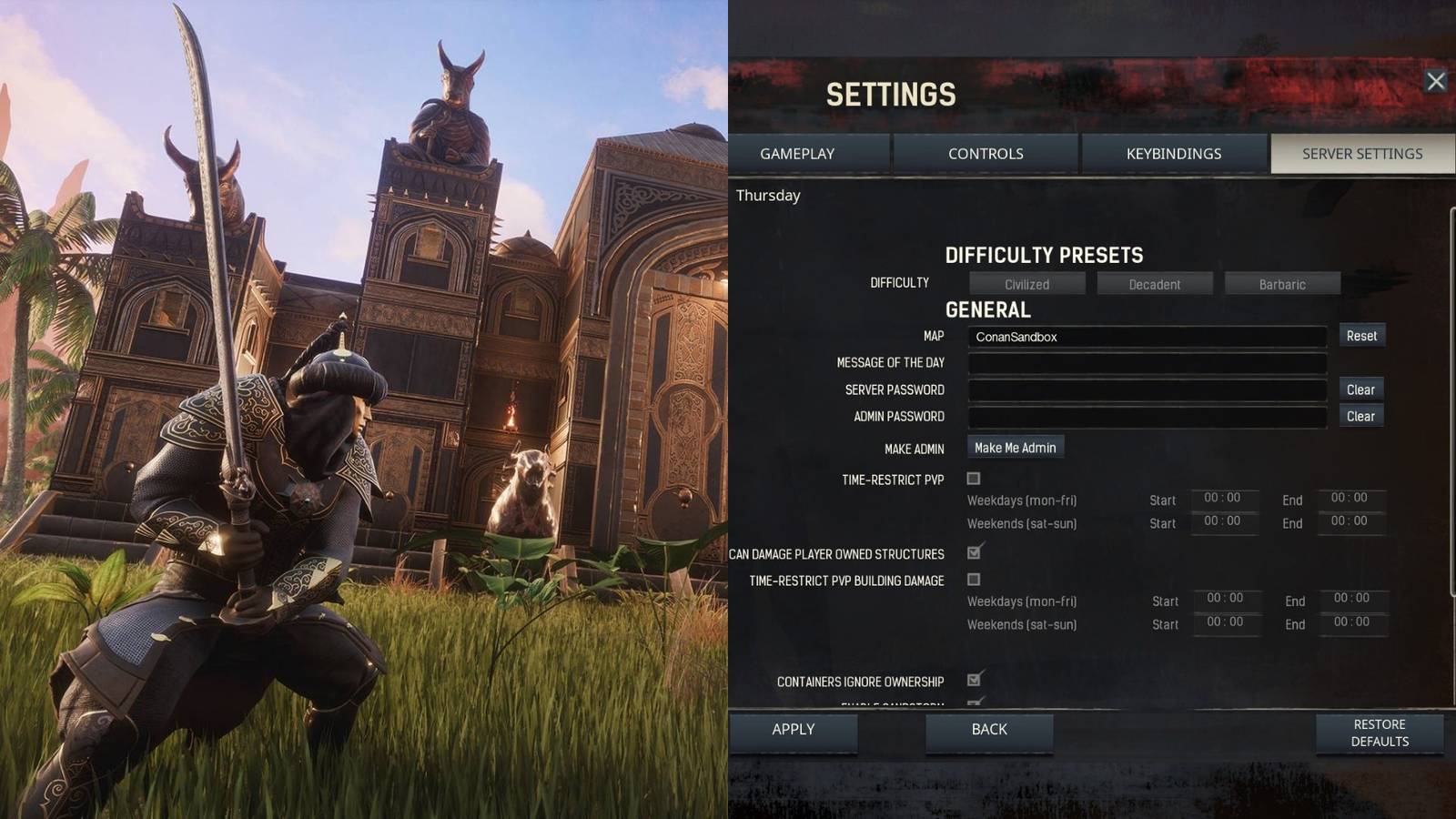Reset the Map field to default
Screen dimensions: 1456x819
click(x=1361, y=336)
